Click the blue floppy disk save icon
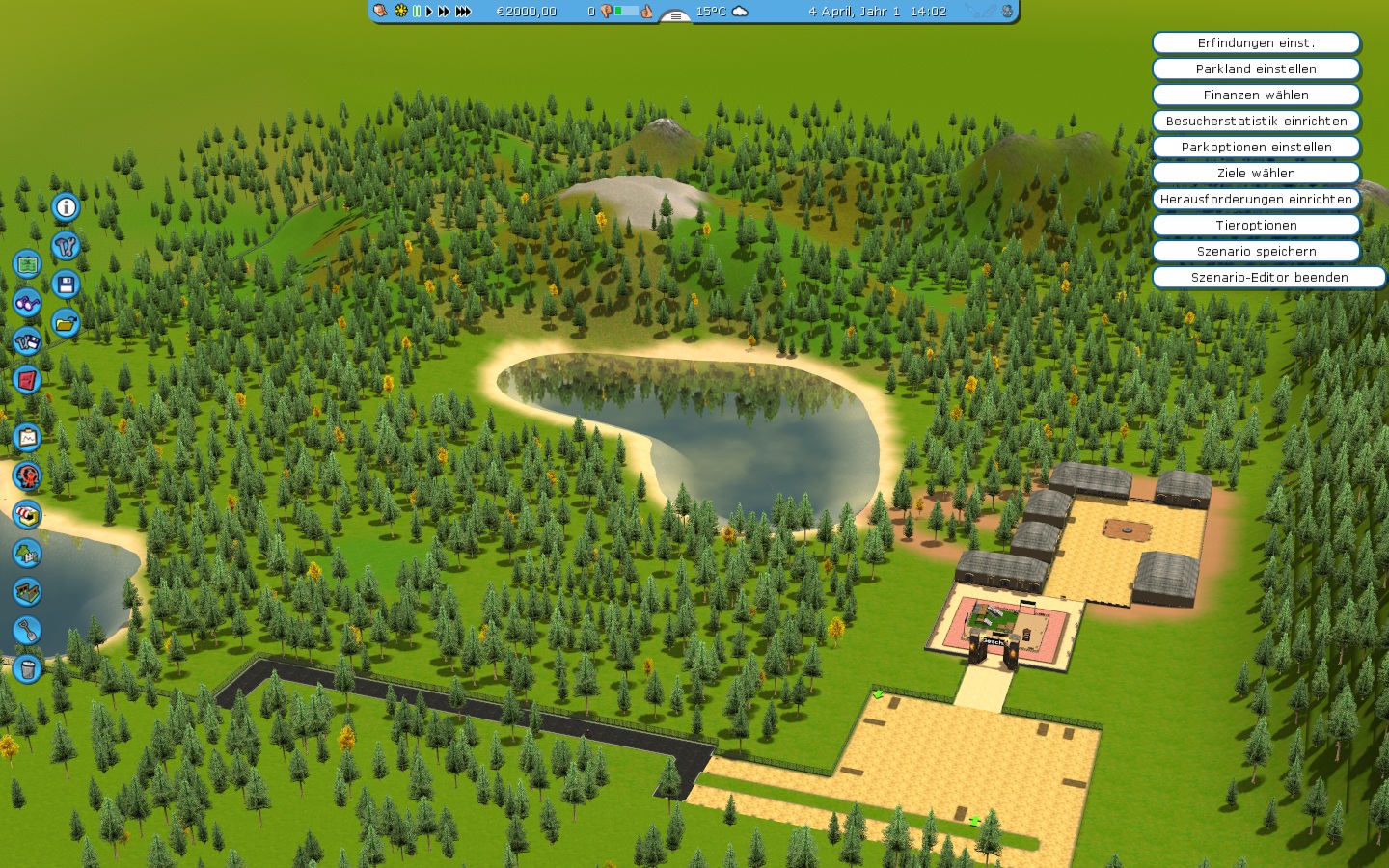The image size is (1389, 868). (x=66, y=285)
